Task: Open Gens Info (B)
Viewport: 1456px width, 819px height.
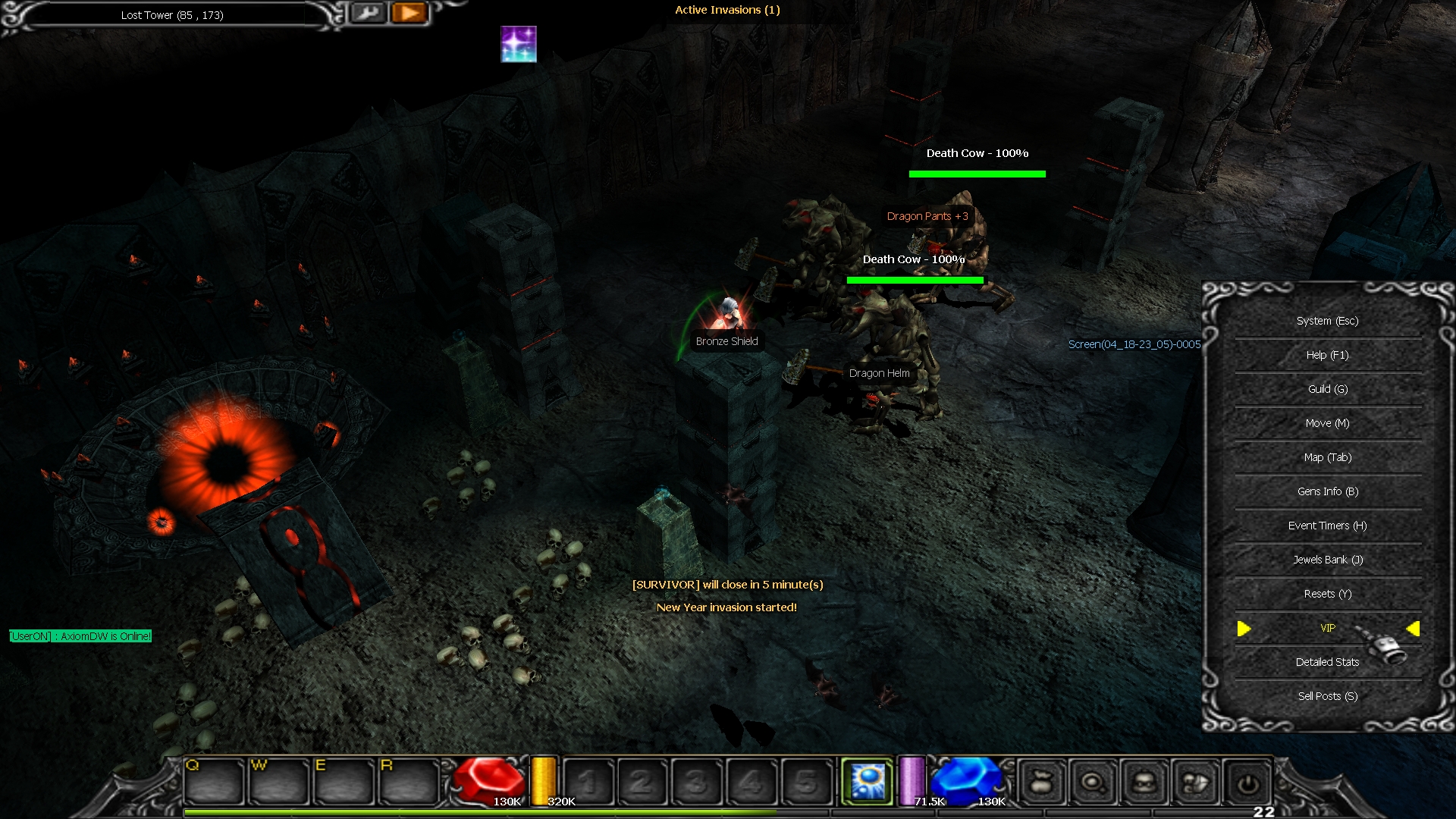Action: click(x=1327, y=491)
